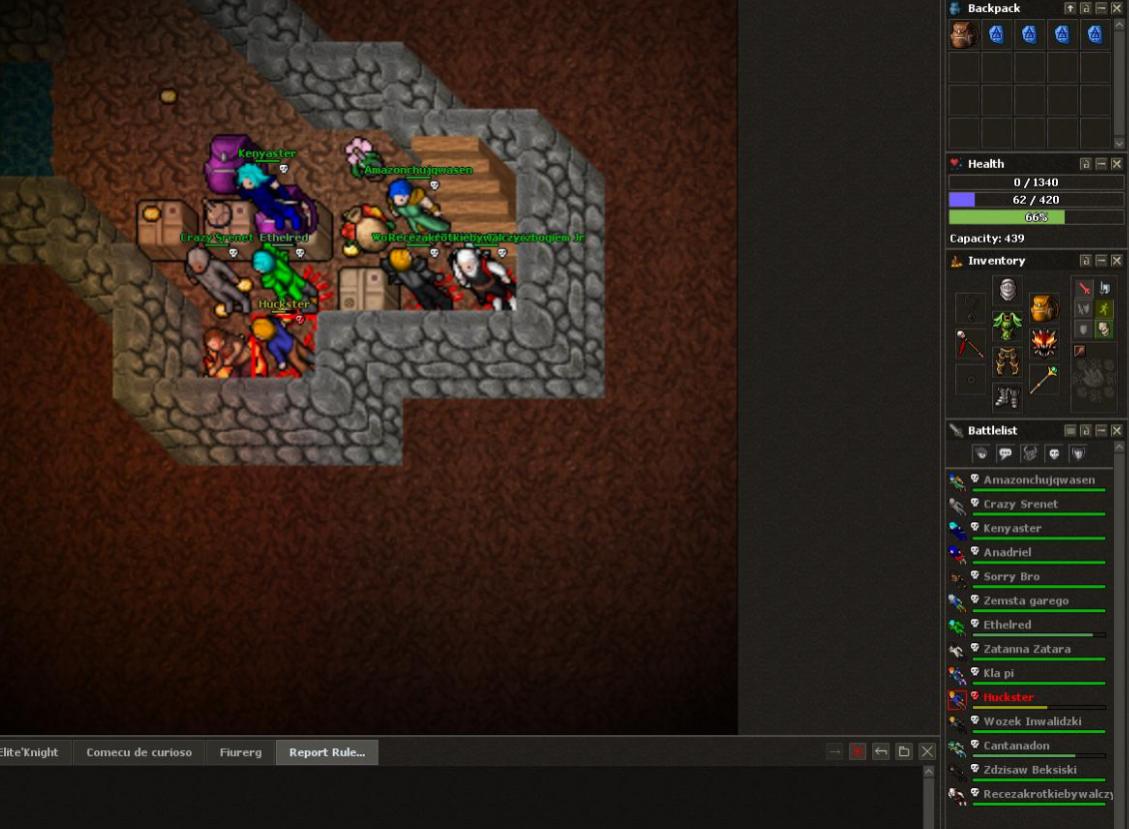
Task: Close the current chat channel tab
Action: point(857,752)
